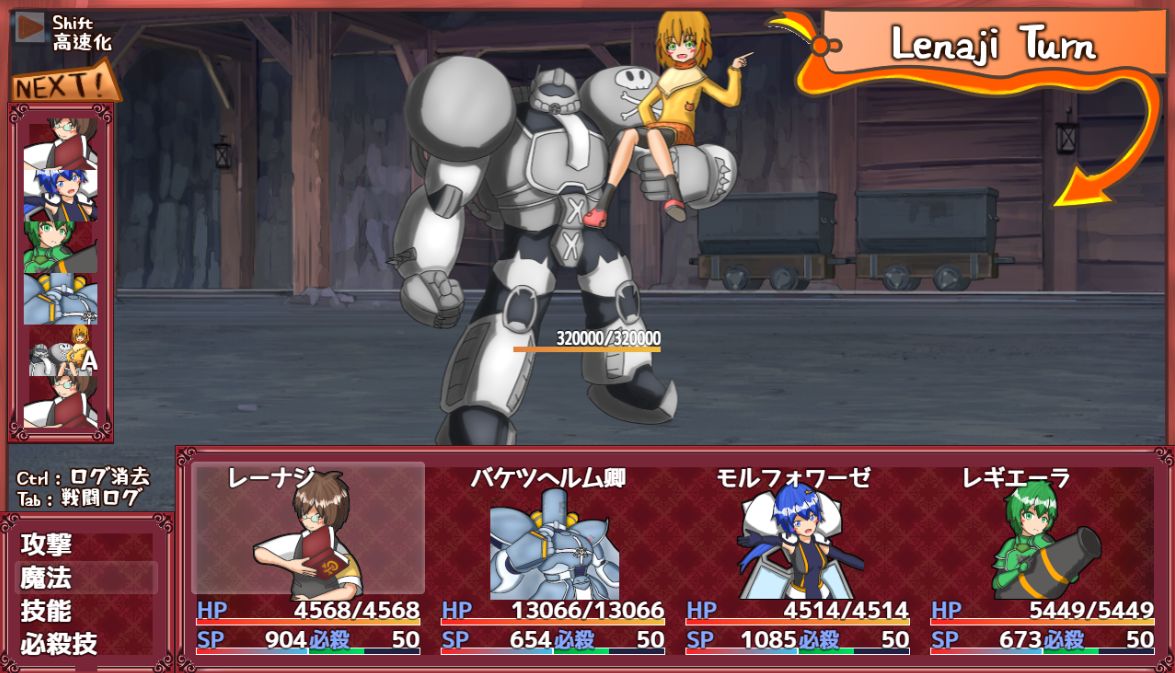Toggle the 高速化 fast-forward play button
Image resolution: width=1175 pixels, height=673 pixels.
pyautogui.click(x=32, y=27)
